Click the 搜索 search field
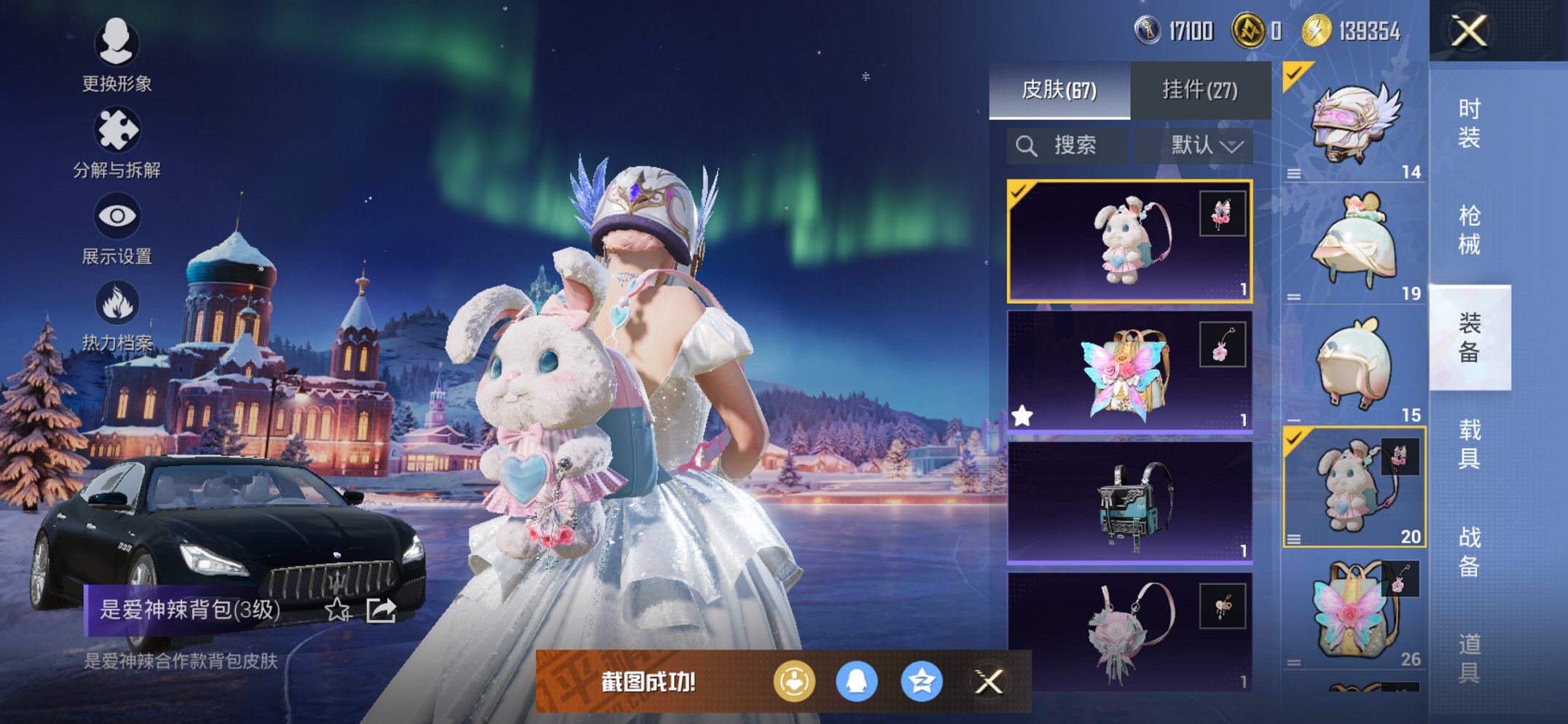 point(1067,146)
